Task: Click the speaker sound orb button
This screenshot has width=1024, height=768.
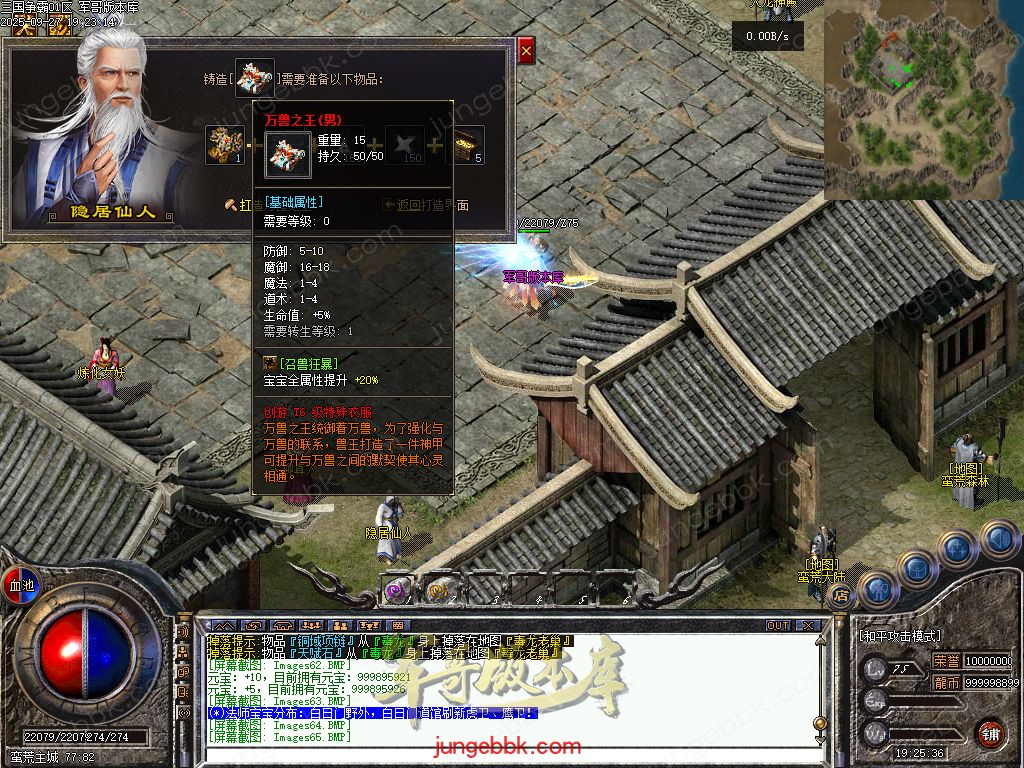Action: 999,540
